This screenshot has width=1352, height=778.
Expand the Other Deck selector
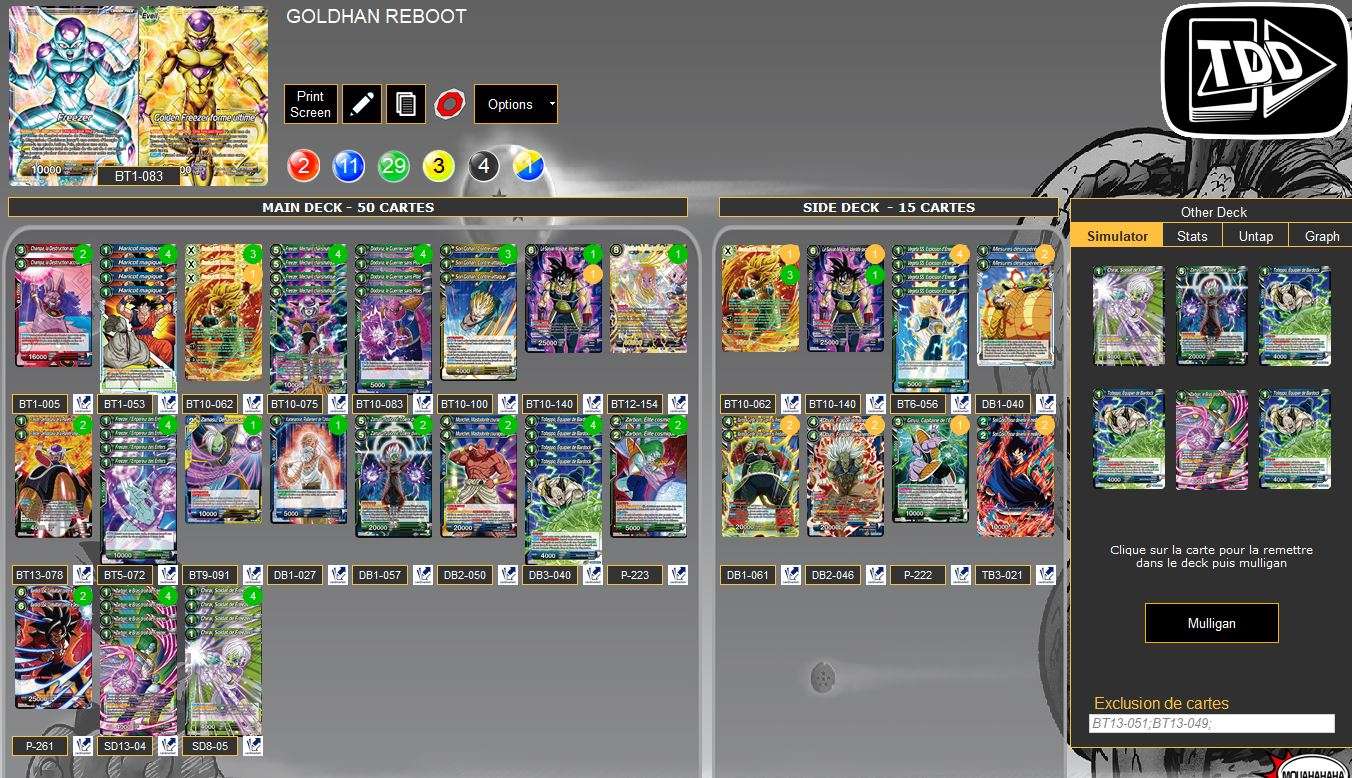(x=1211, y=212)
